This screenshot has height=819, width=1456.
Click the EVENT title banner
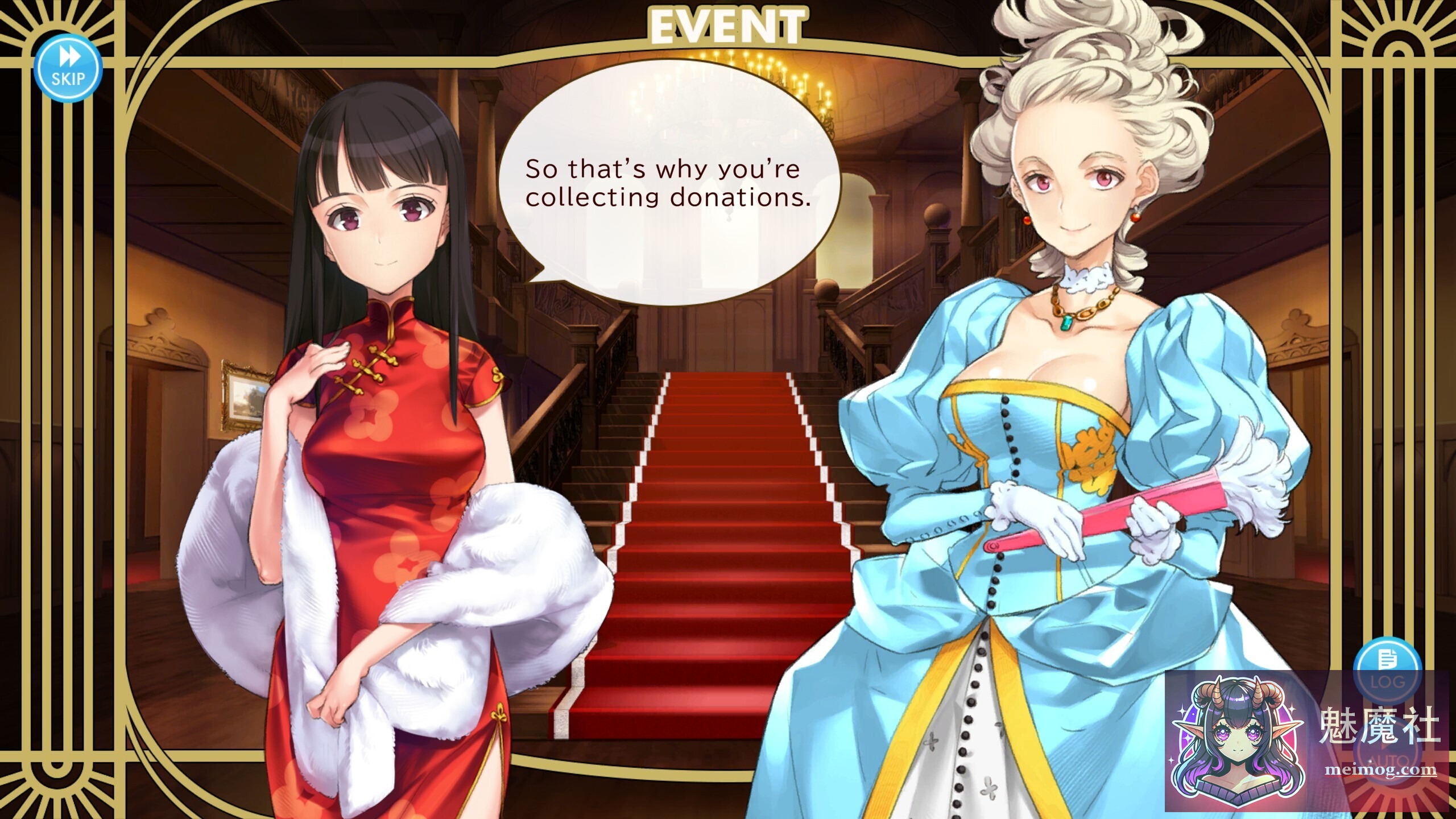click(728, 24)
